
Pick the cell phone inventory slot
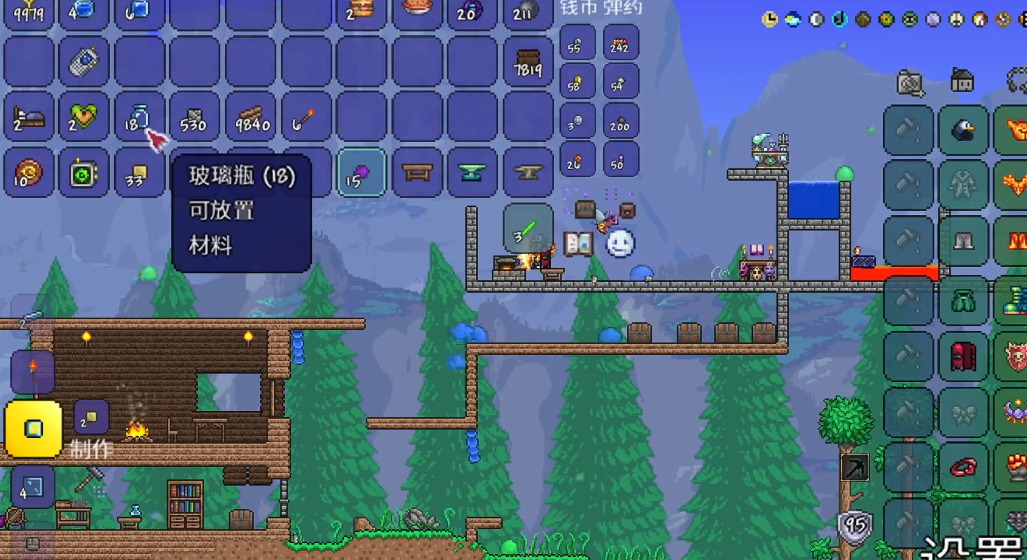pyautogui.click(x=83, y=62)
